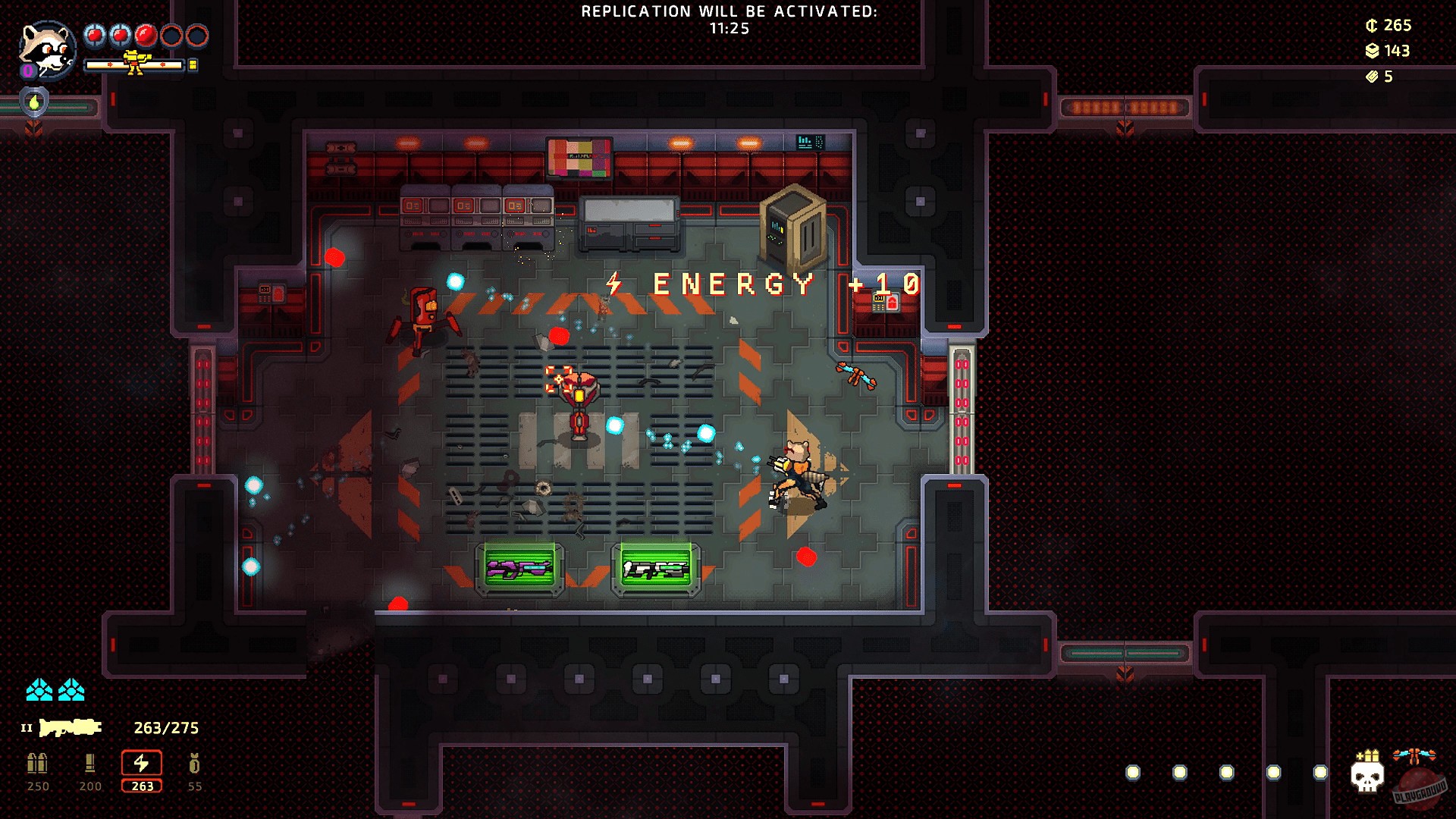
Task: Click the white skull icon
Action: 1367,777
